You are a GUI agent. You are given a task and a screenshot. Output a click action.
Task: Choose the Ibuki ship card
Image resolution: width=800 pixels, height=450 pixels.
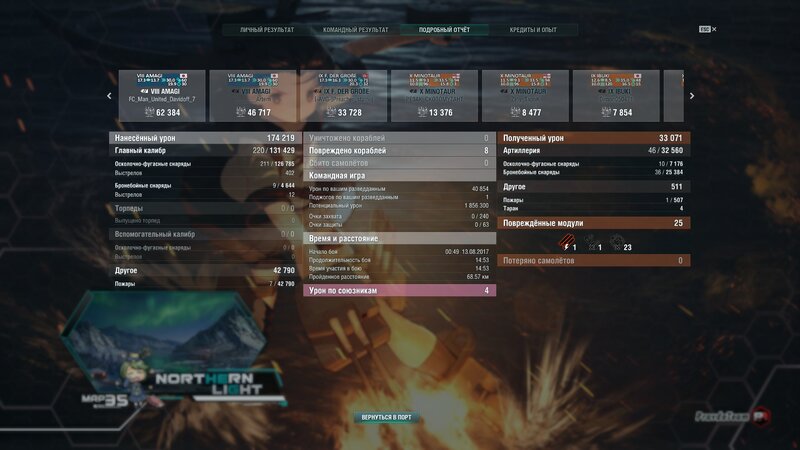click(x=616, y=96)
